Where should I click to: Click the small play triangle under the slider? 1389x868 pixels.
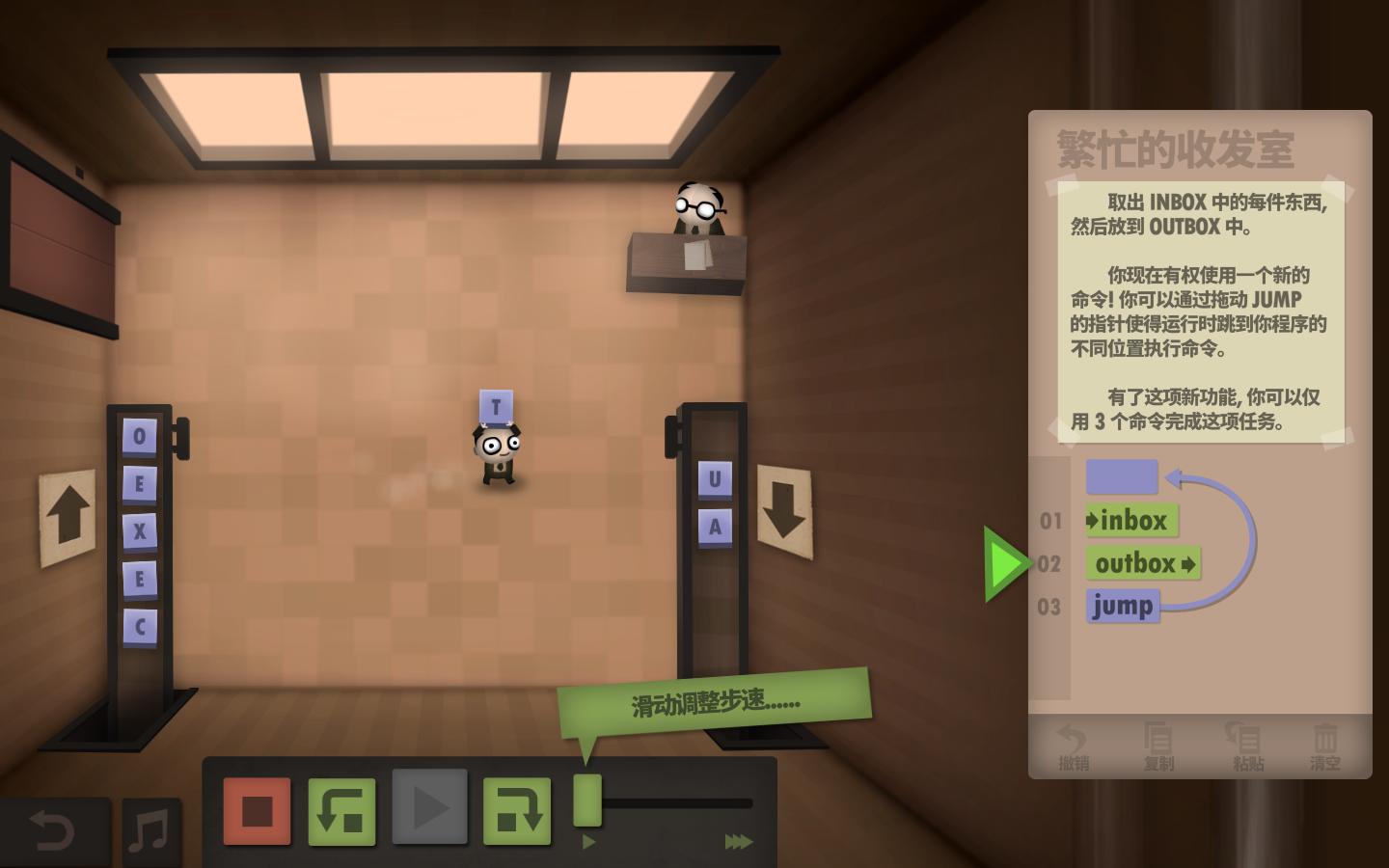point(590,840)
